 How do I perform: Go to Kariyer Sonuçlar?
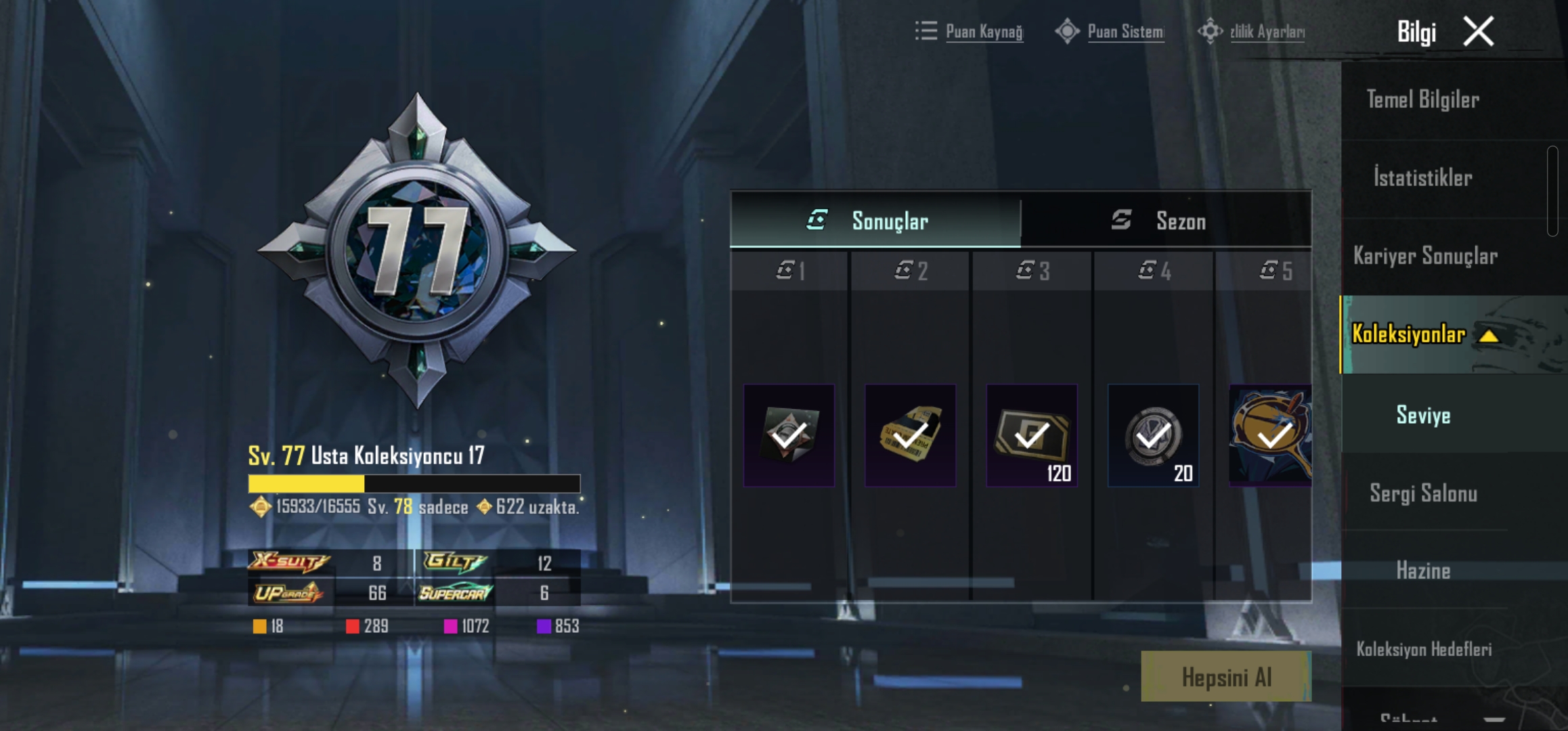tap(1425, 256)
